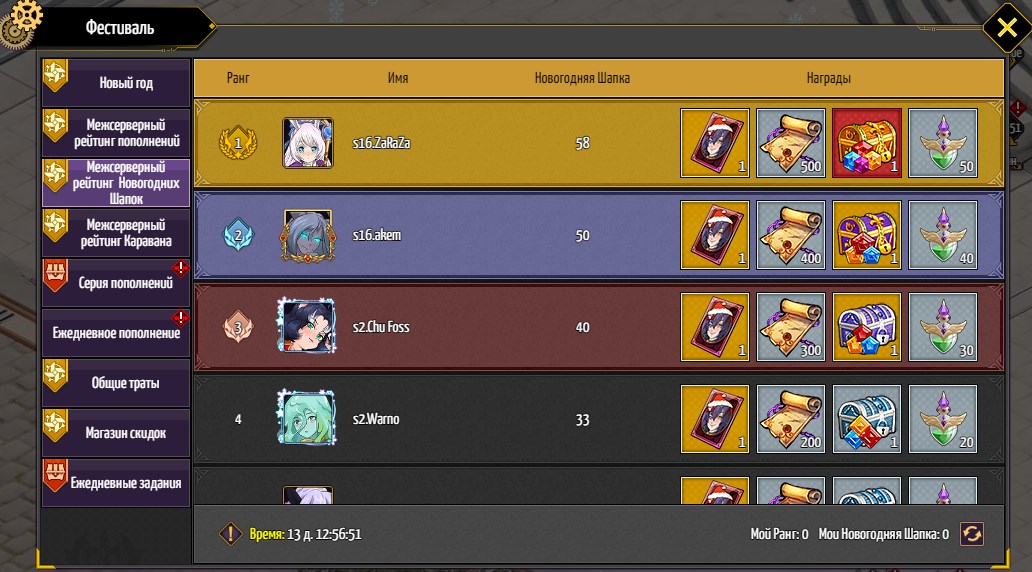Open Ежедневное пополнение tab
This screenshot has width=1032, height=572.
pyautogui.click(x=116, y=333)
